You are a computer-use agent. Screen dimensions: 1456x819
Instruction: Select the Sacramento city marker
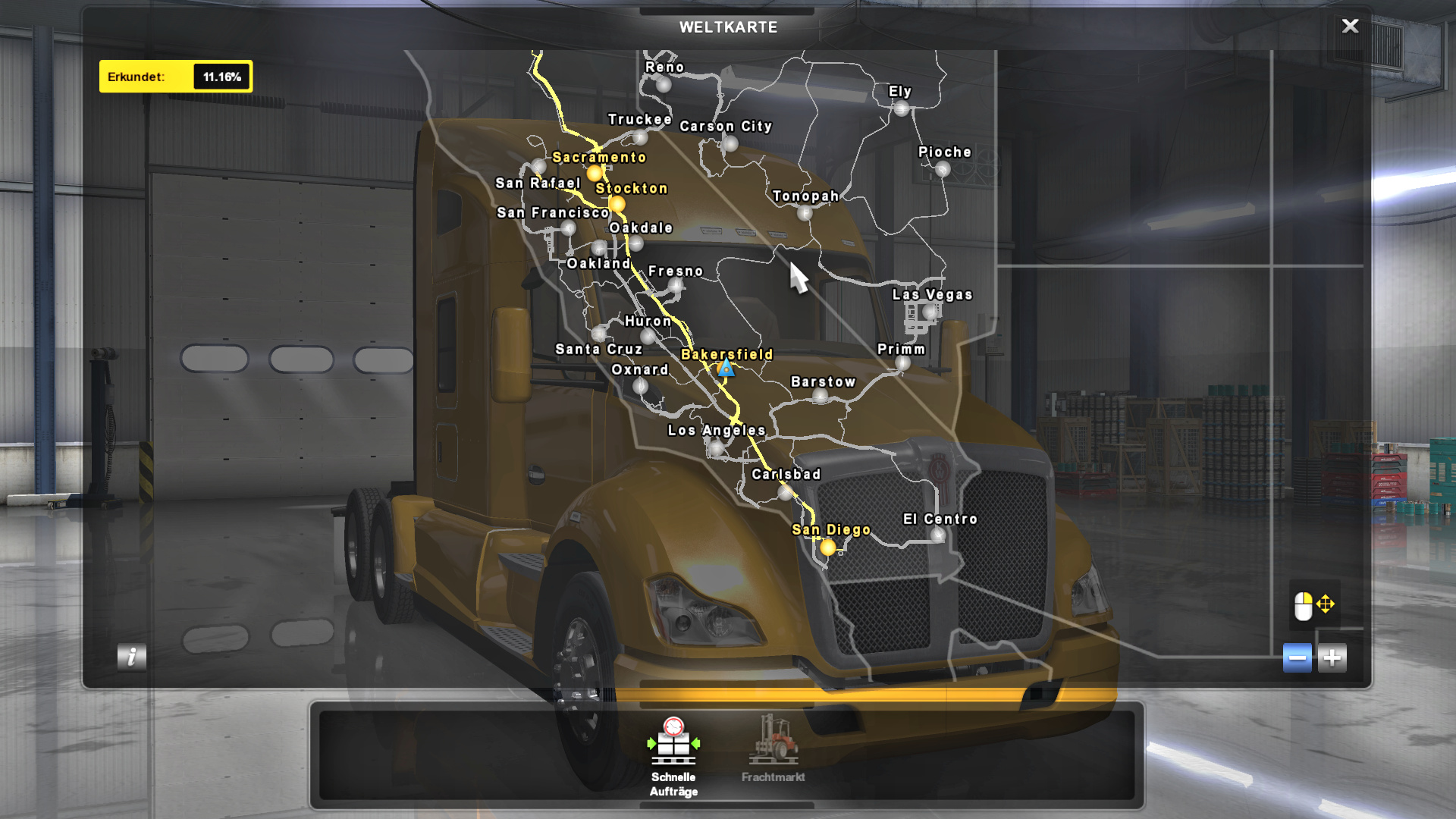coord(595,174)
